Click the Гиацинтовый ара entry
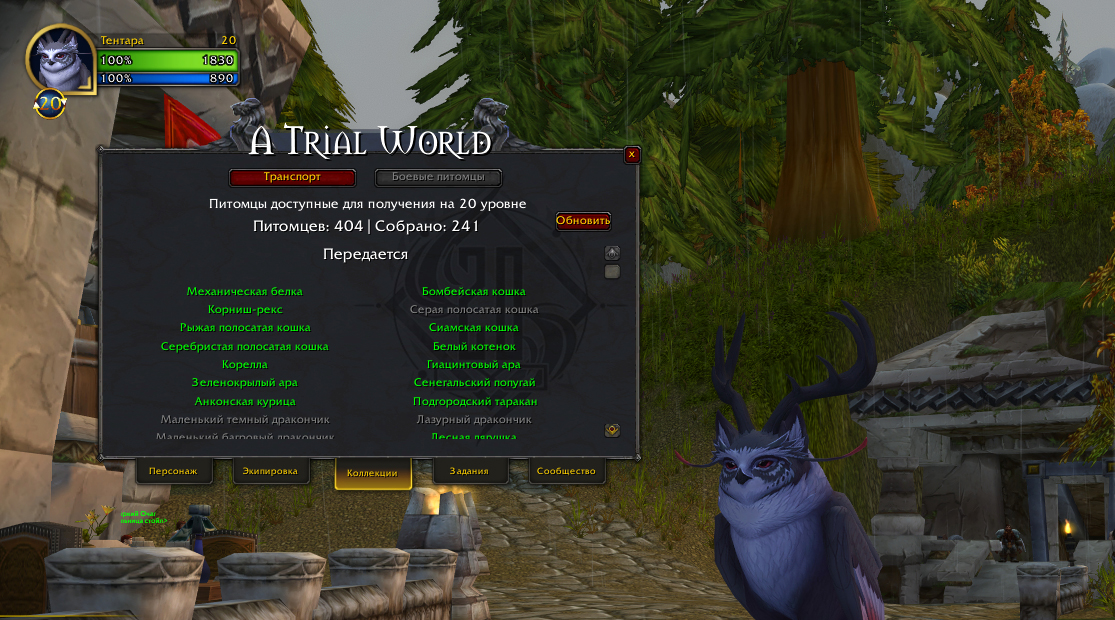Screen dimensions: 1115x620 click(474, 365)
